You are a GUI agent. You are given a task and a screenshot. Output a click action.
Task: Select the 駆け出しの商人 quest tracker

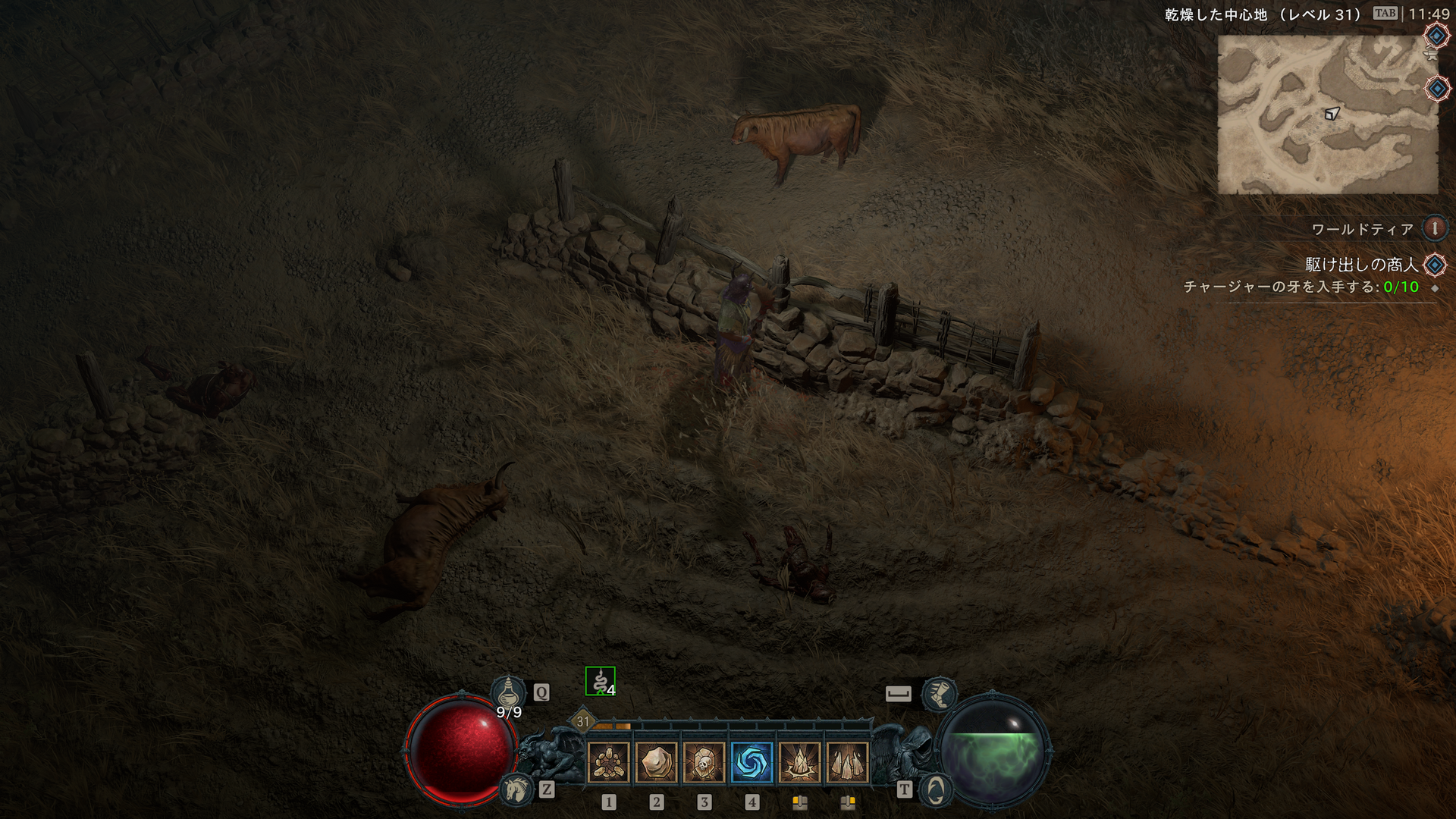[1361, 265]
